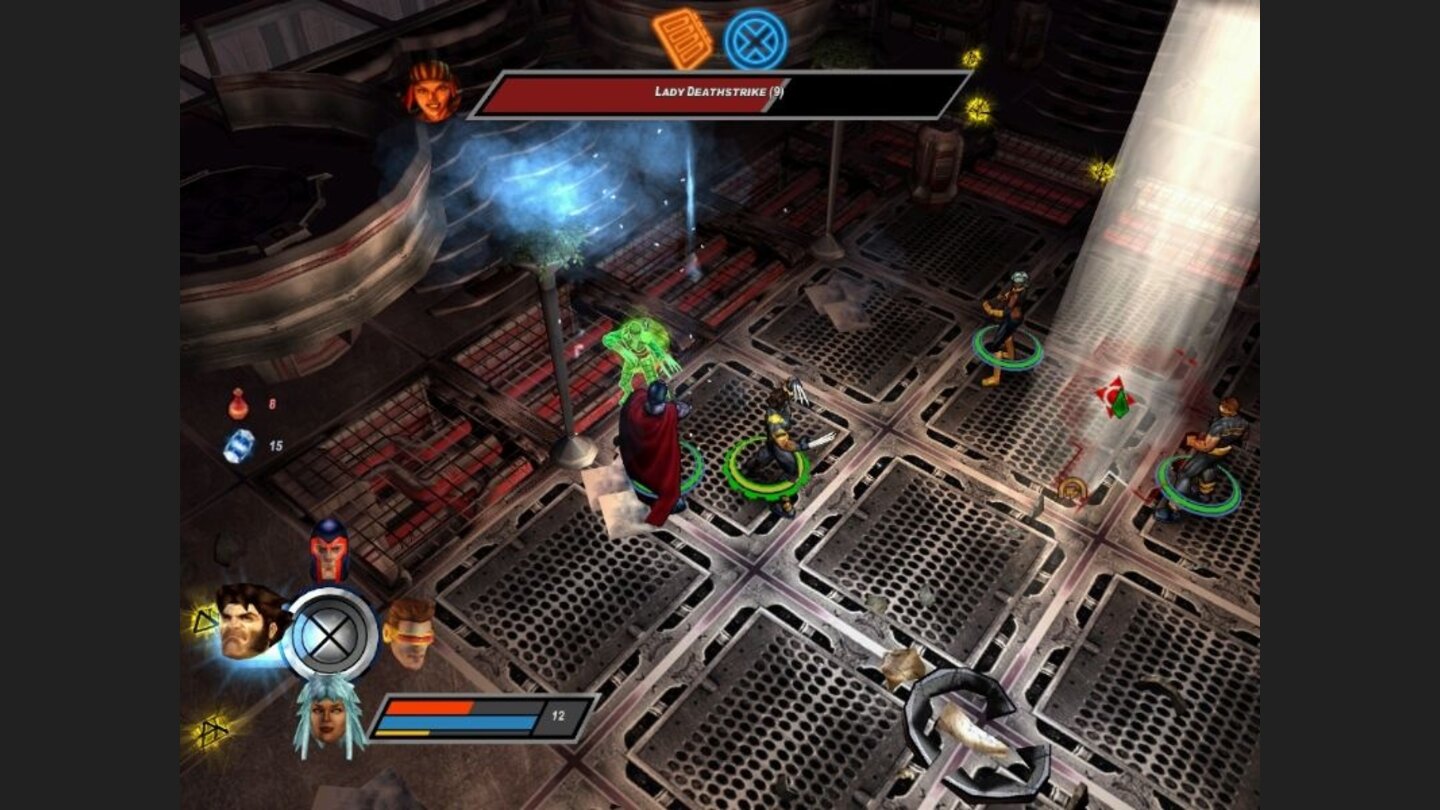Screen dimensions: 1440x810
Task: Switch to Wolverine's team portrait
Action: tap(250, 622)
